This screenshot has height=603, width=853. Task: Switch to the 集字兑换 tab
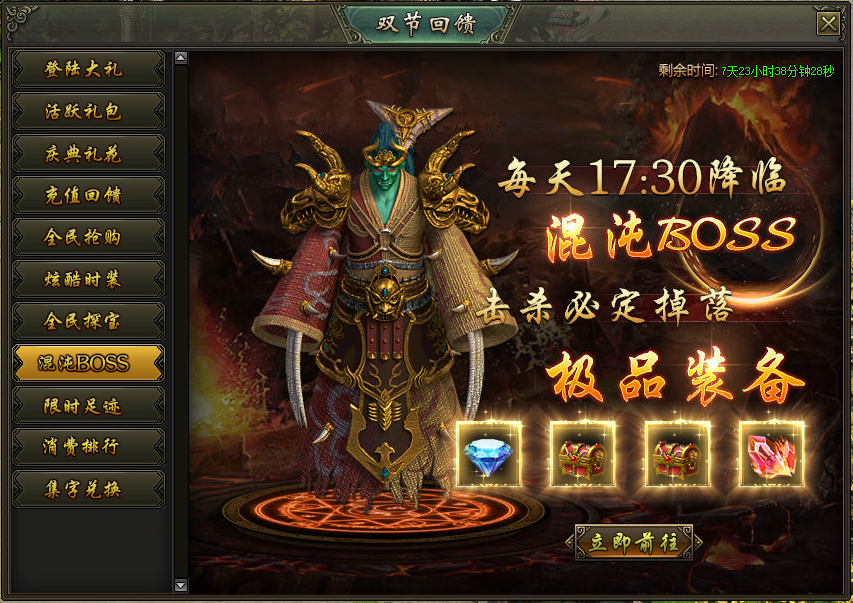[x=88, y=489]
